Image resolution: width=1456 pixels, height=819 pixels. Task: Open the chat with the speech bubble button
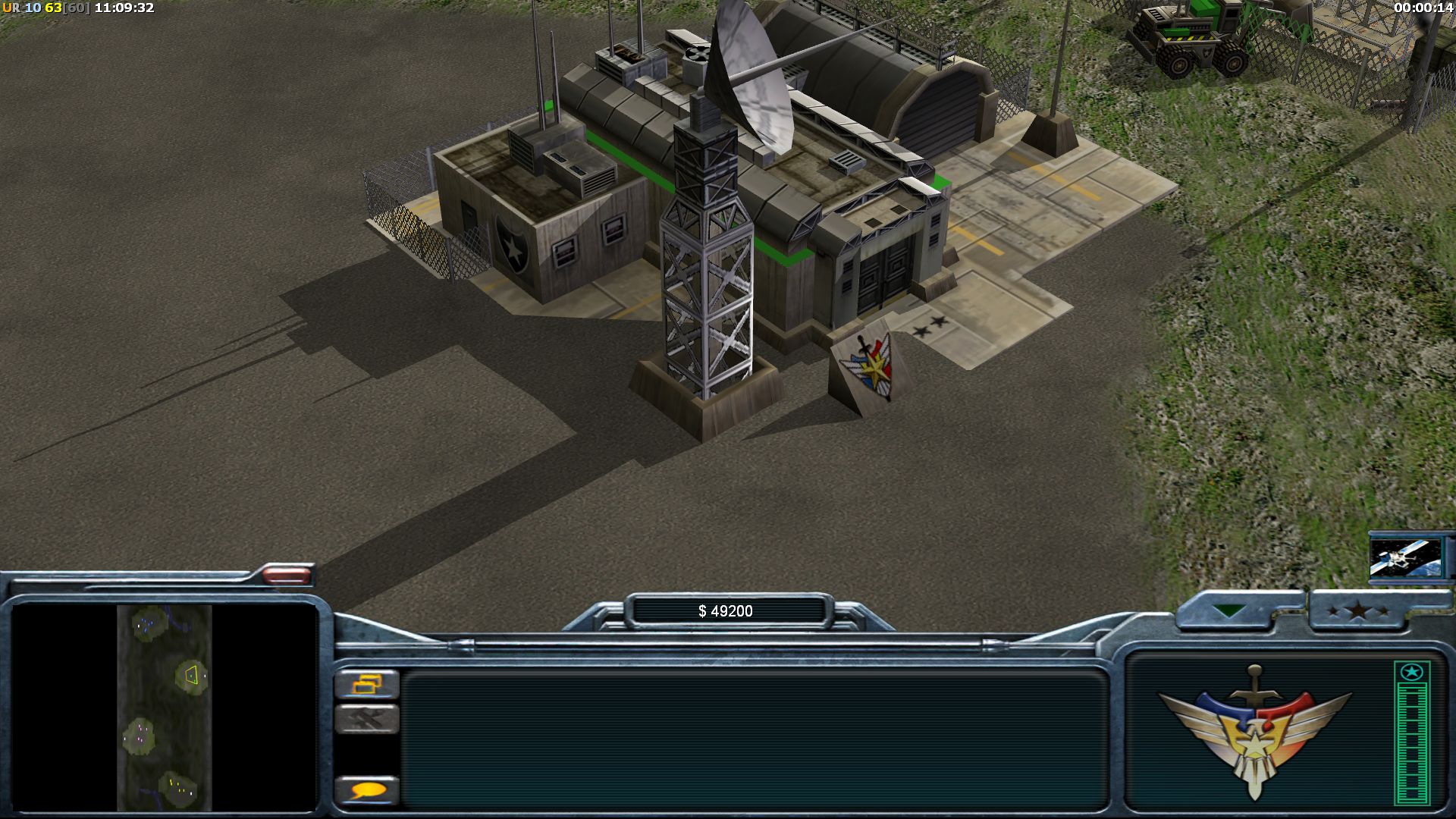pos(367,791)
